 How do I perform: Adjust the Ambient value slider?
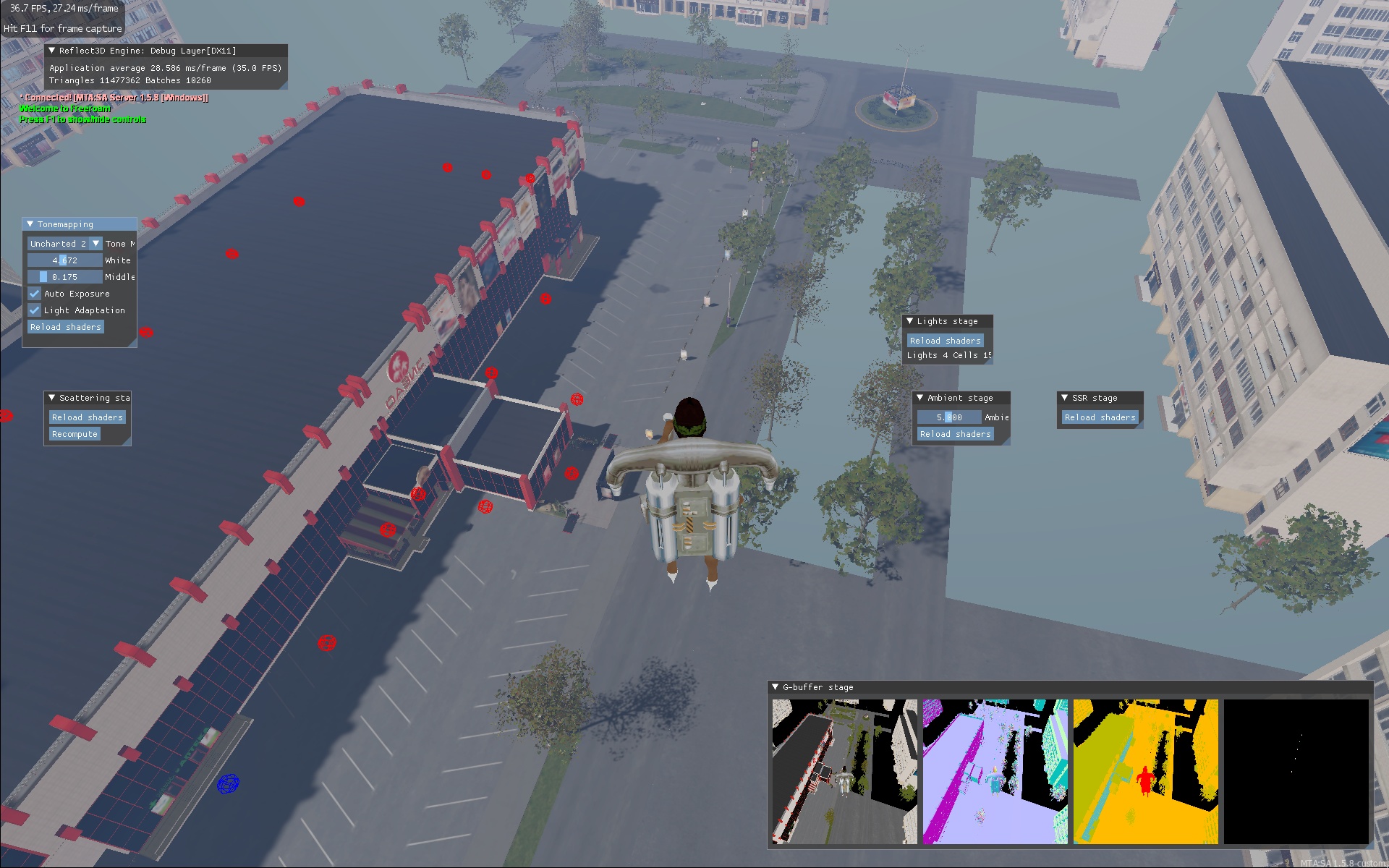coord(949,417)
